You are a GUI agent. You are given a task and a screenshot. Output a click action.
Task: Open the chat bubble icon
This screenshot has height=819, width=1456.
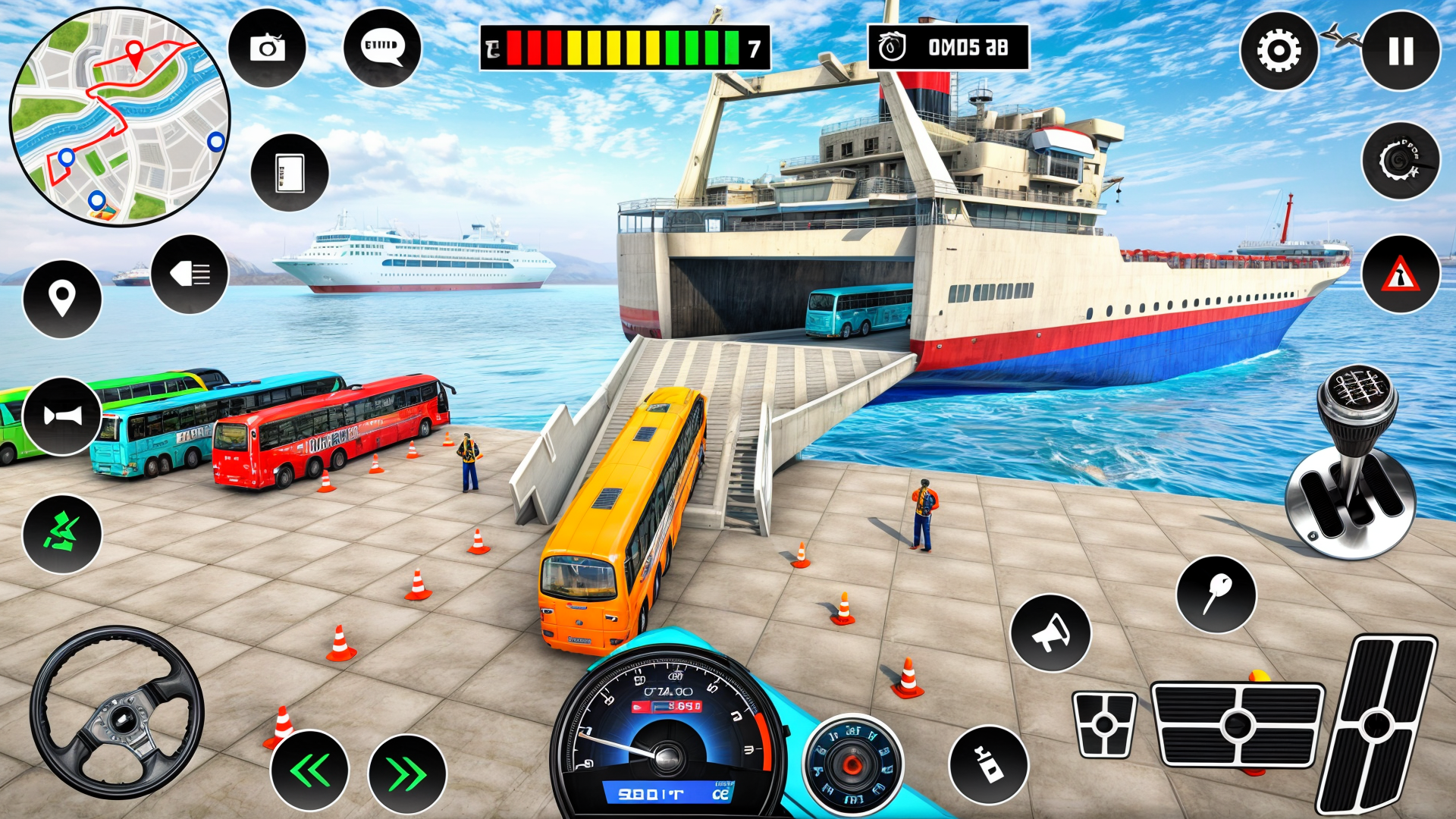[381, 48]
